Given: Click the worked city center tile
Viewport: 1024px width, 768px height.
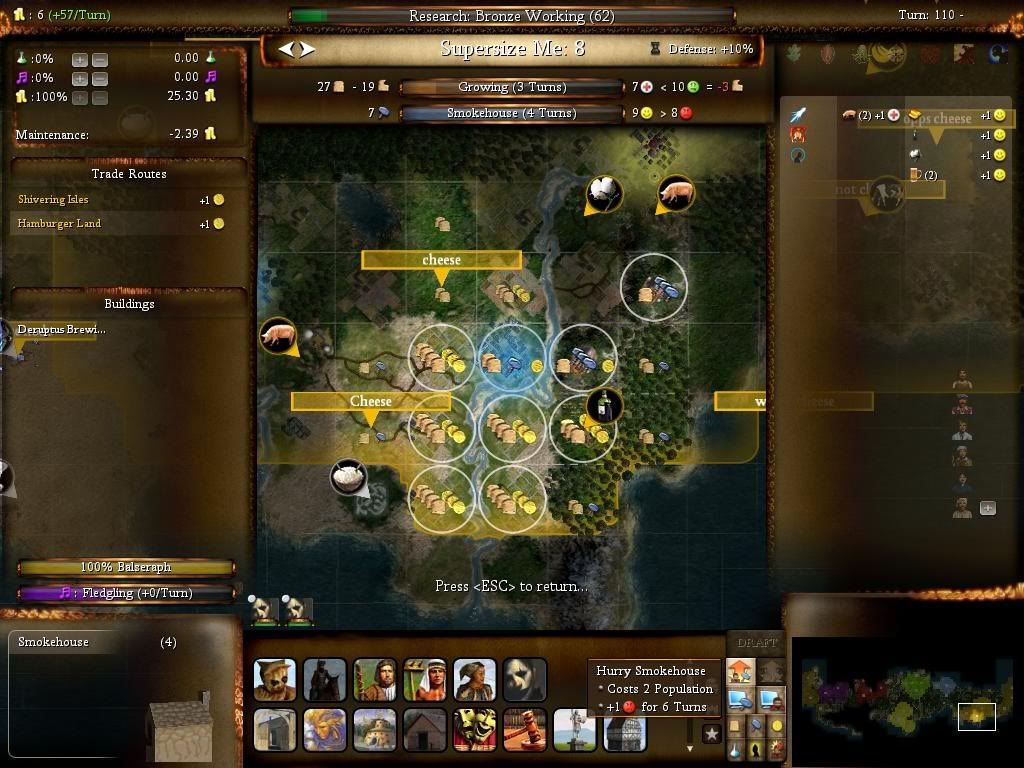Looking at the screenshot, I should coord(511,361).
